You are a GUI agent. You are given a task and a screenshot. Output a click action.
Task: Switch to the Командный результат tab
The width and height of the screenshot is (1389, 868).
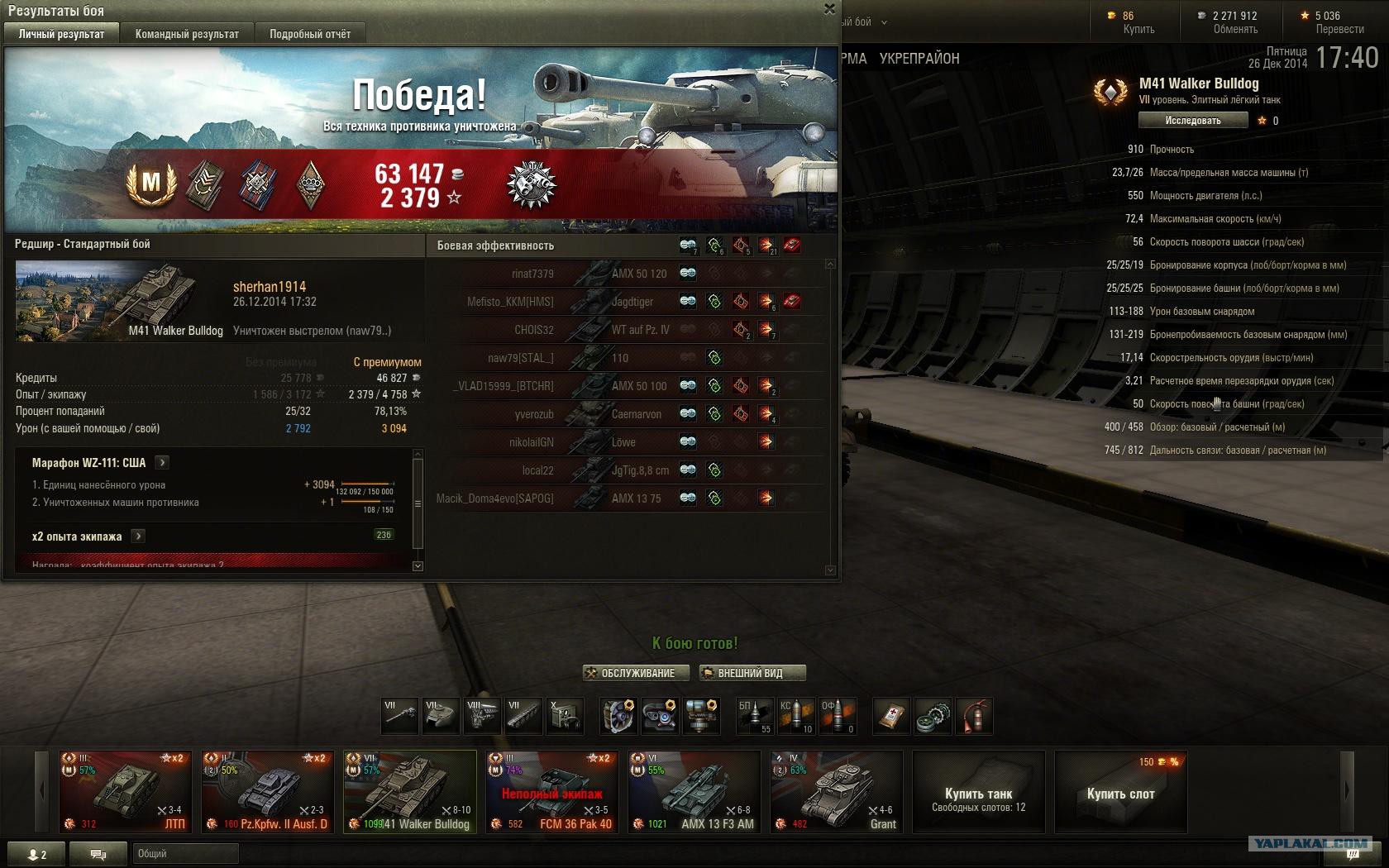pyautogui.click(x=187, y=34)
